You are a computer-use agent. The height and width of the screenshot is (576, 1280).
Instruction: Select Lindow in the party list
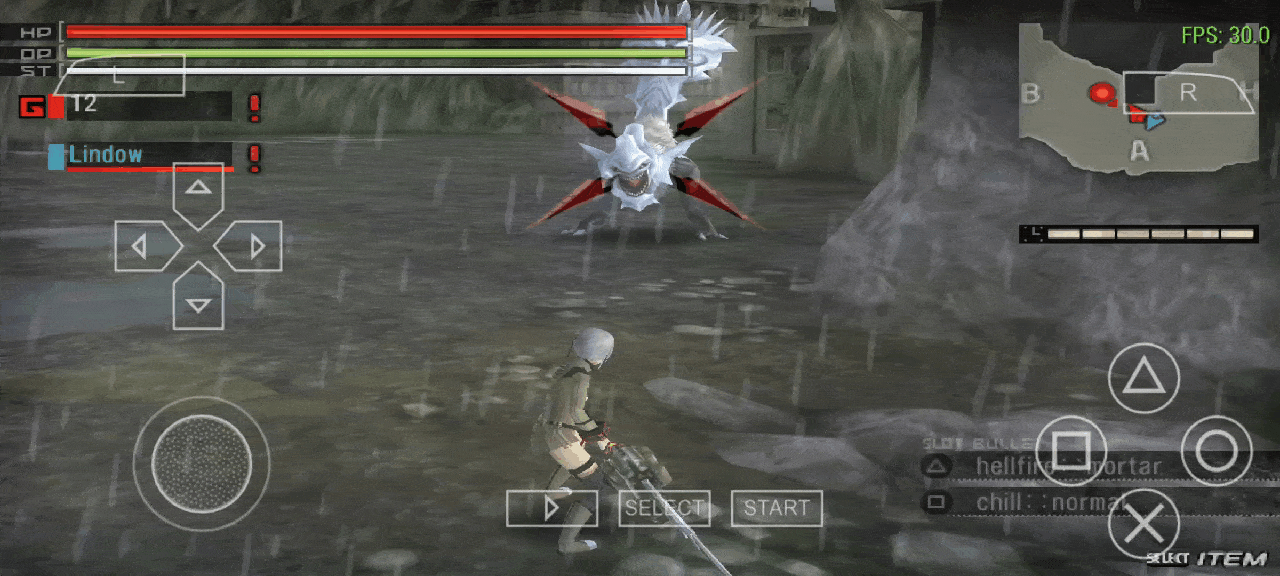[140, 155]
